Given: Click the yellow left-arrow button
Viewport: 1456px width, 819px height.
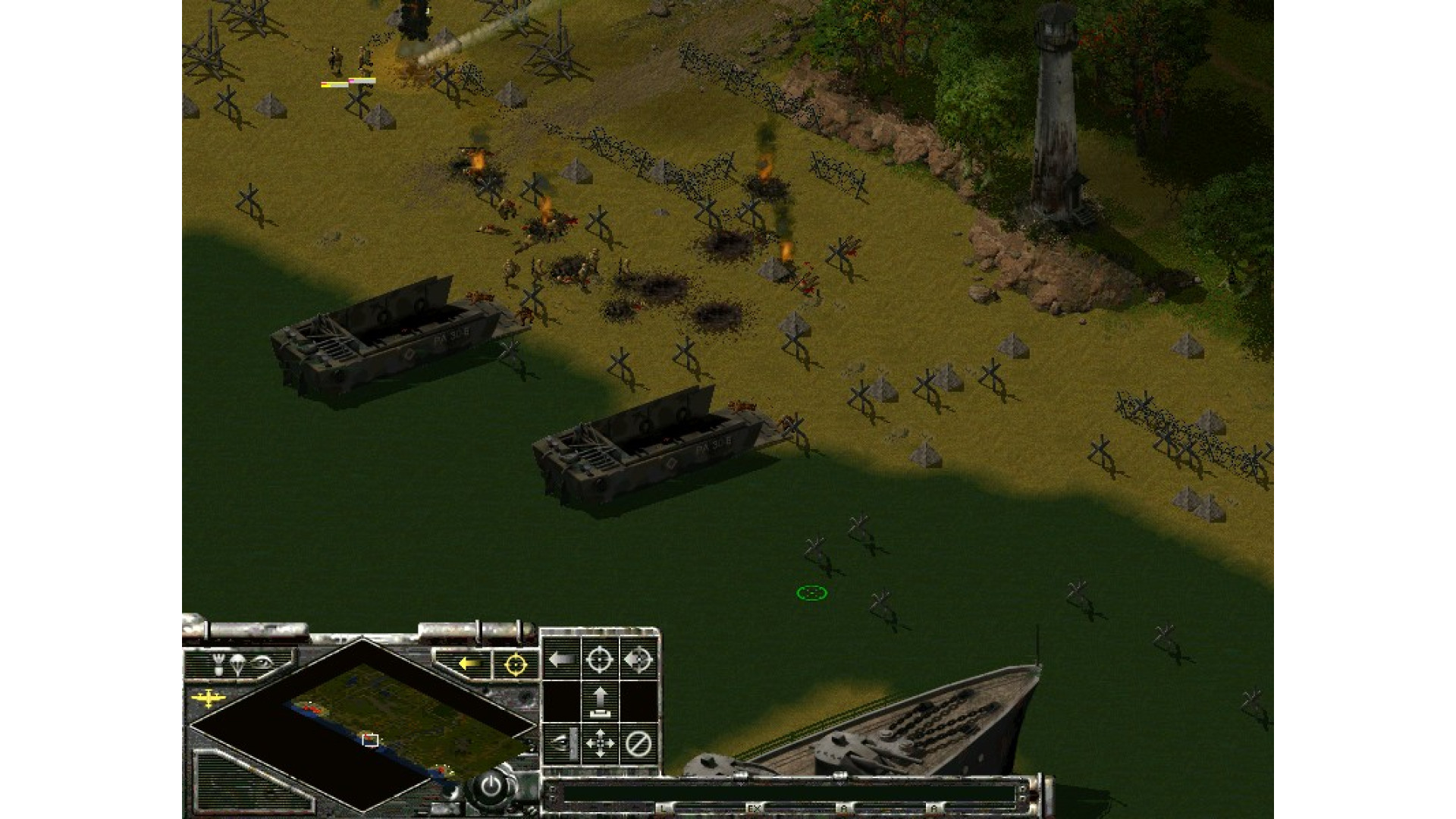Looking at the screenshot, I should click(470, 664).
